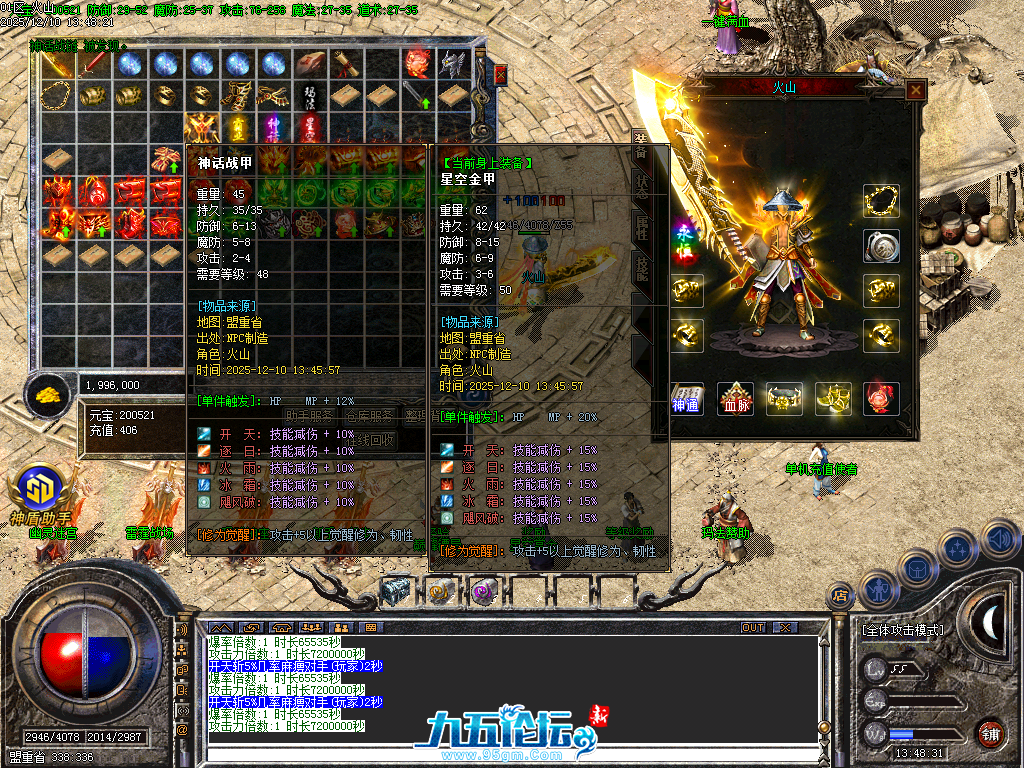The height and width of the screenshot is (768, 1024).
Task: Select the red sword in the bag
Action: tap(95, 64)
